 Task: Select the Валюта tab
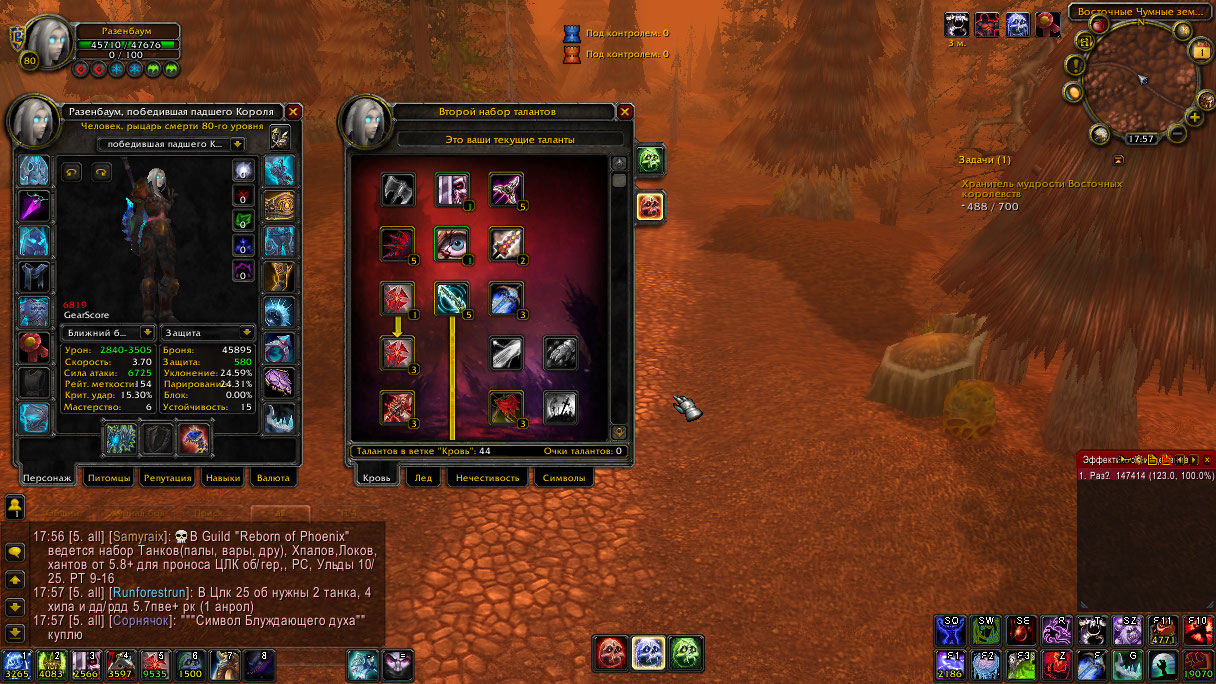(x=272, y=478)
